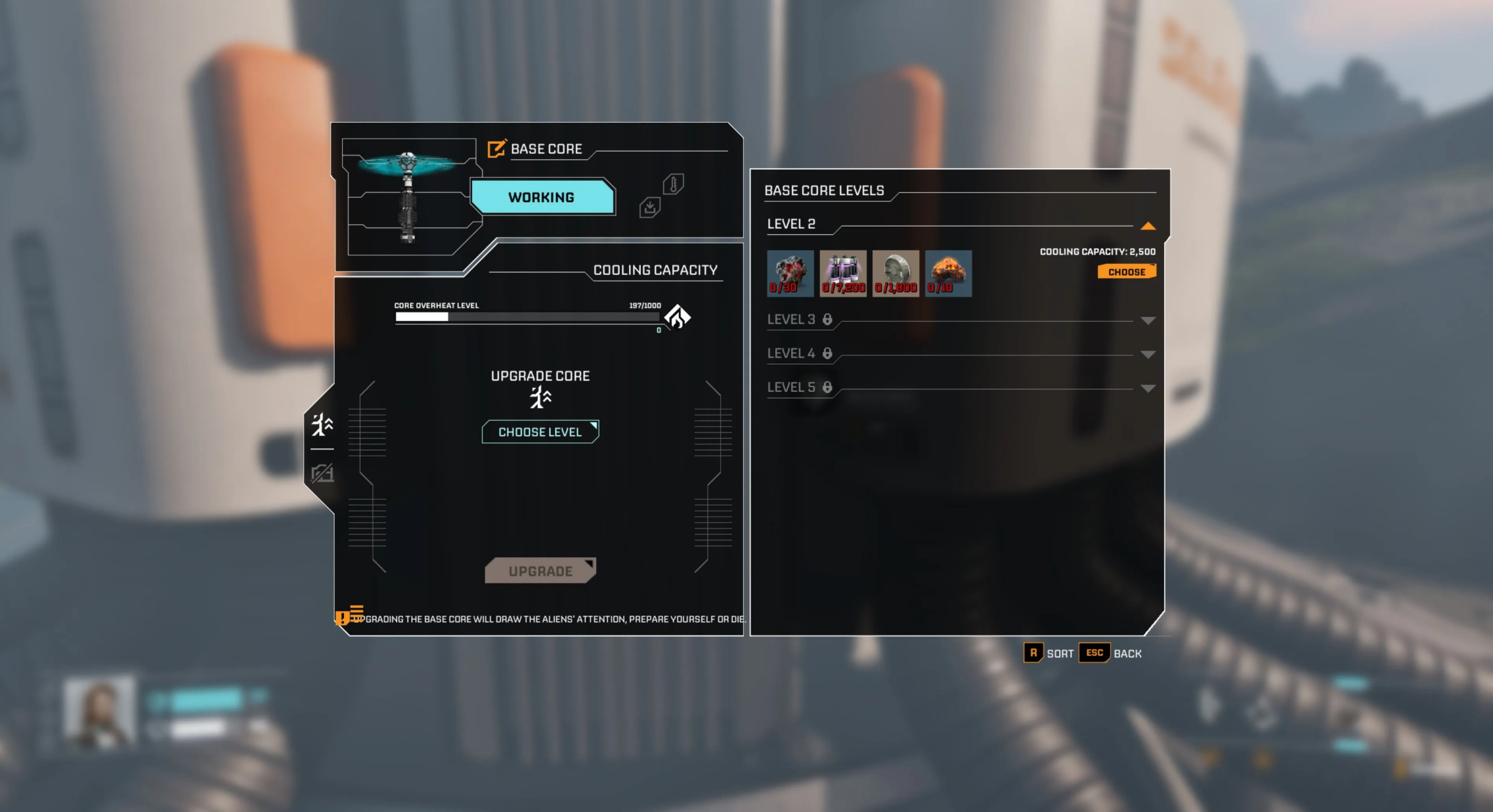
Task: Select the Choose Level button
Action: point(540,432)
